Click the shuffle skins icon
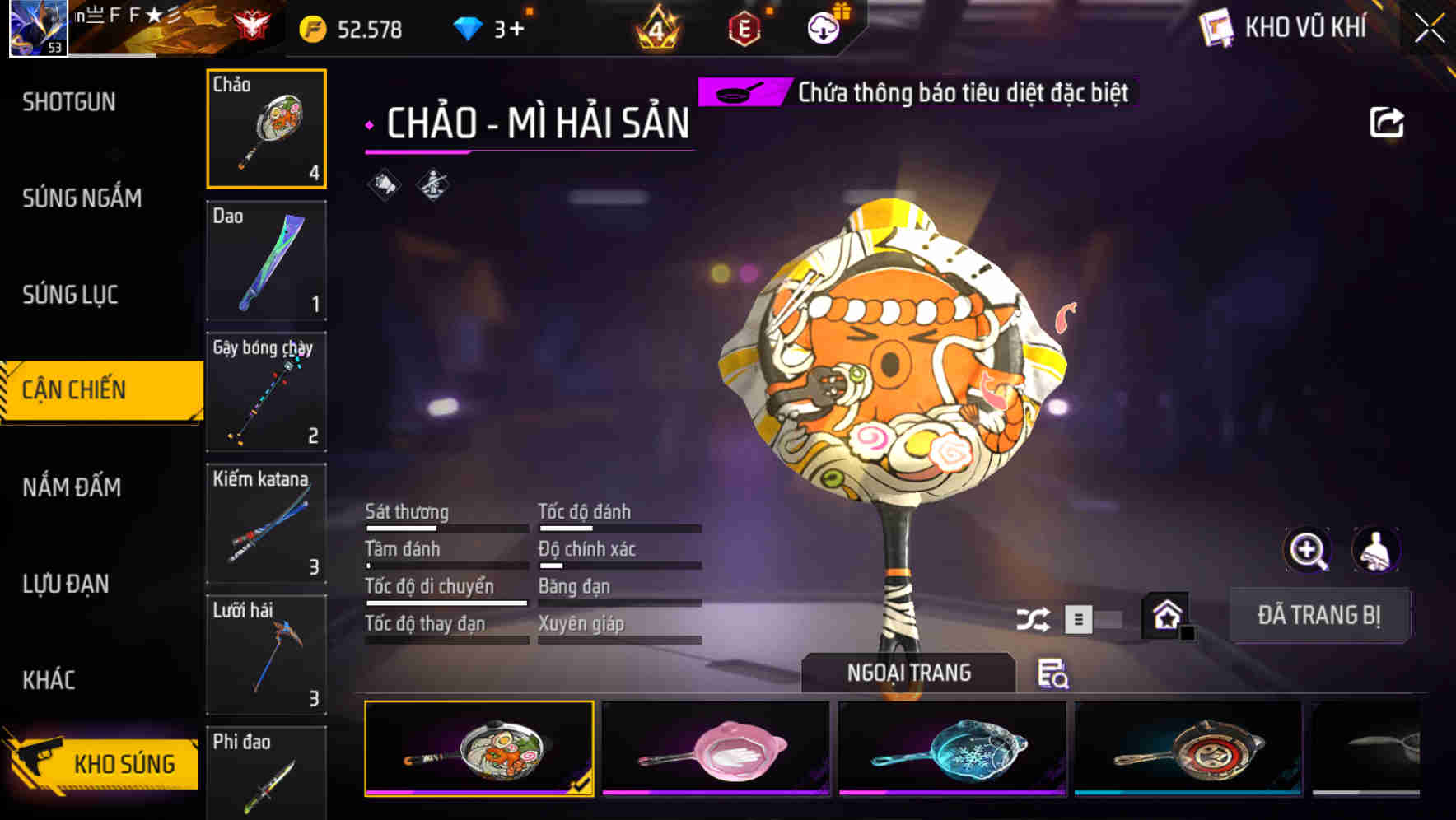The width and height of the screenshot is (1456, 820). coord(1035,617)
